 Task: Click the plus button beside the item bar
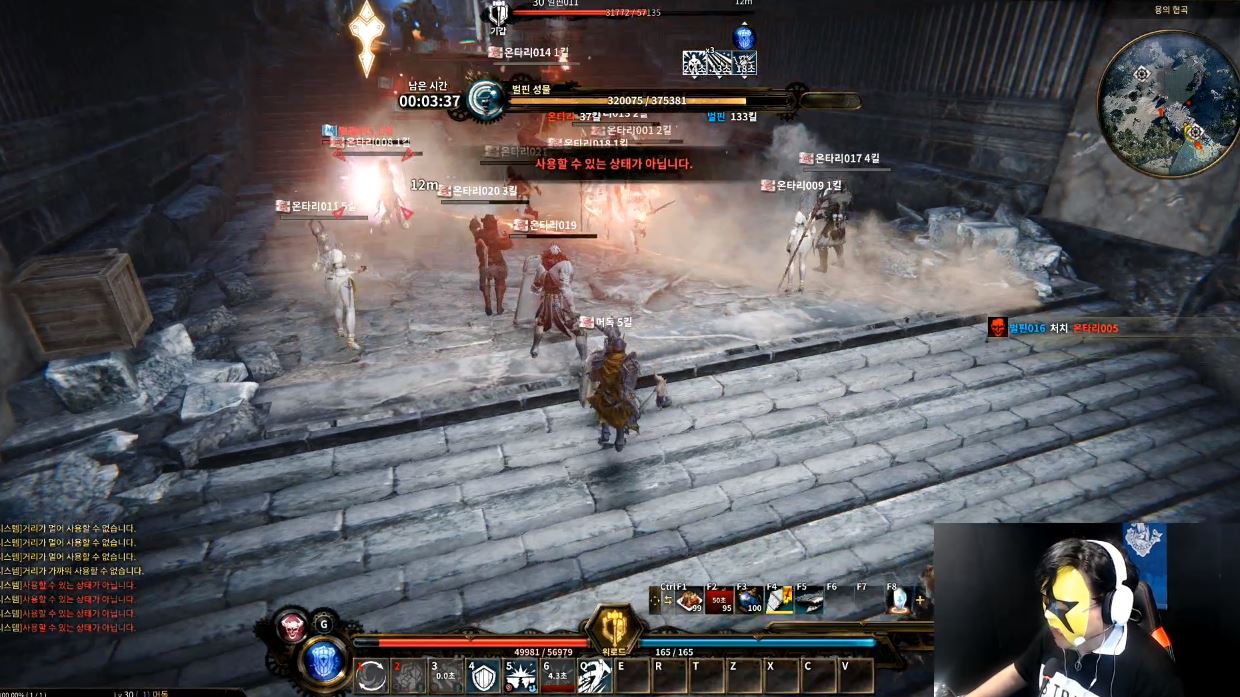point(920,601)
